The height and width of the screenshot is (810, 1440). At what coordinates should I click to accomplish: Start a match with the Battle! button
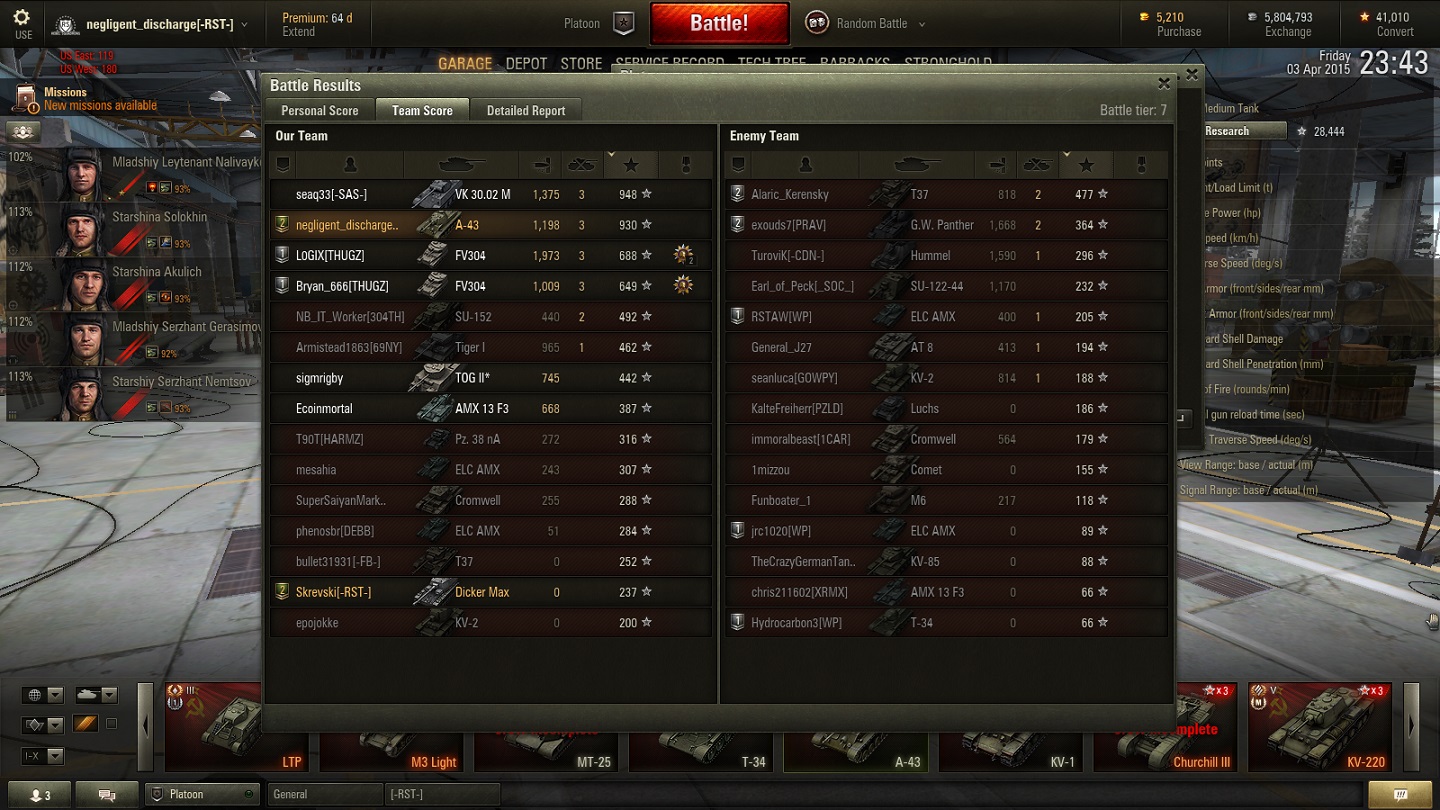click(719, 23)
